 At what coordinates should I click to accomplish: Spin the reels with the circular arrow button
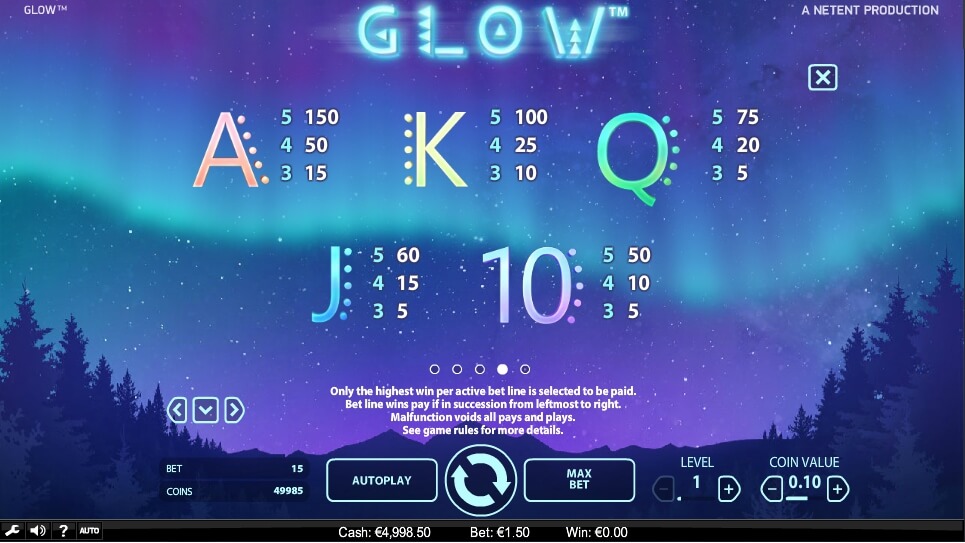[x=481, y=480]
